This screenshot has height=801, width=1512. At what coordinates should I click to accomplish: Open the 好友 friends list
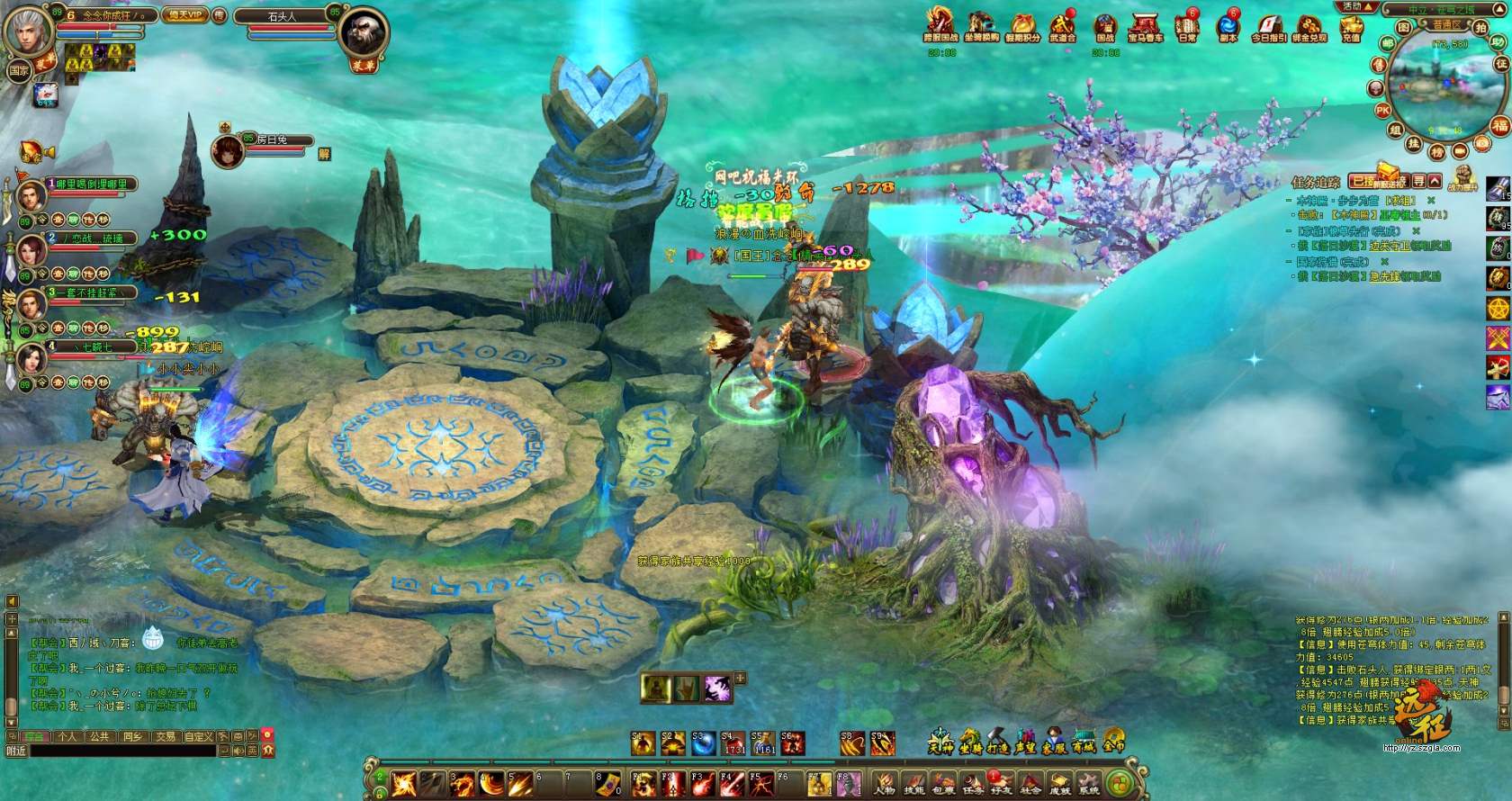click(x=1001, y=783)
